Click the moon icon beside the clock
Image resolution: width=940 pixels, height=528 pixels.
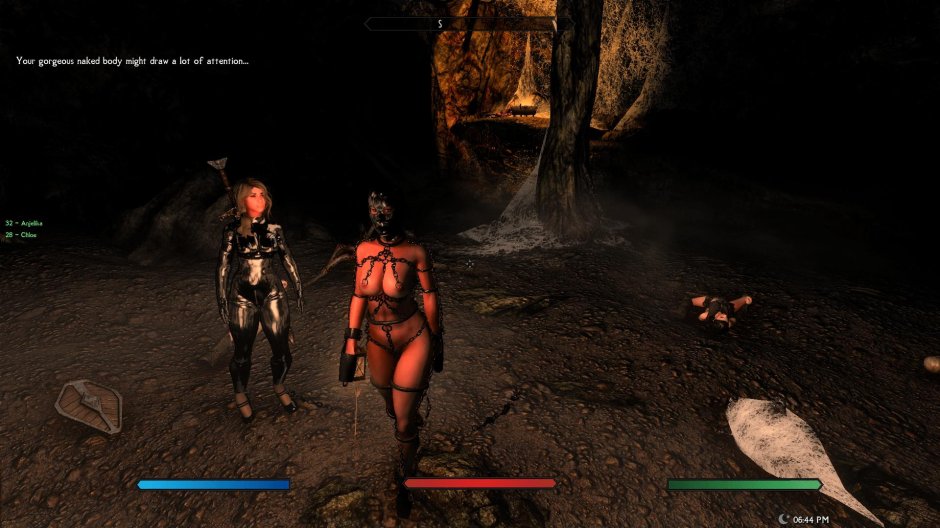783,519
